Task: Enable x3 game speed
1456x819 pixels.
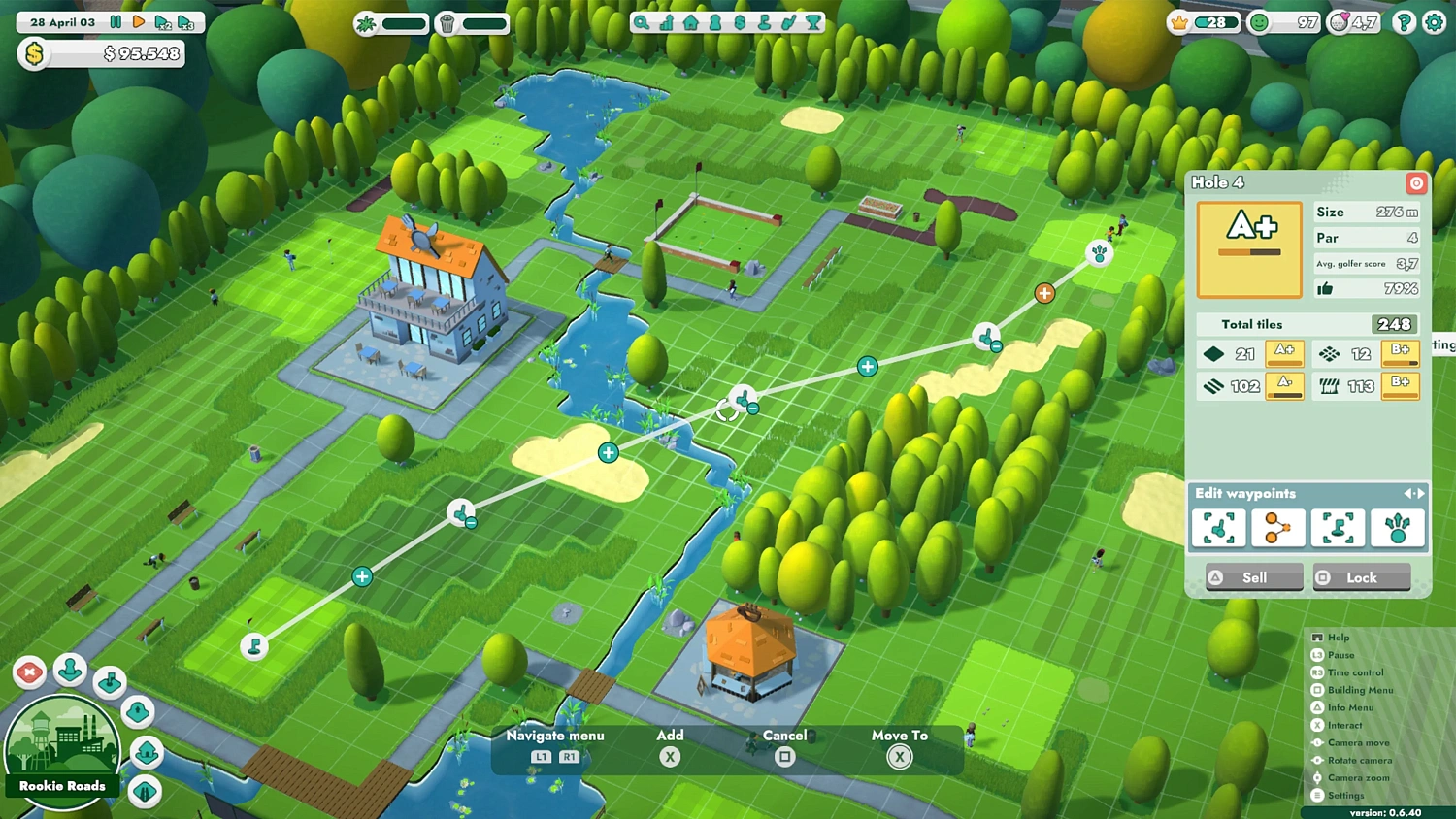Action: tap(186, 21)
